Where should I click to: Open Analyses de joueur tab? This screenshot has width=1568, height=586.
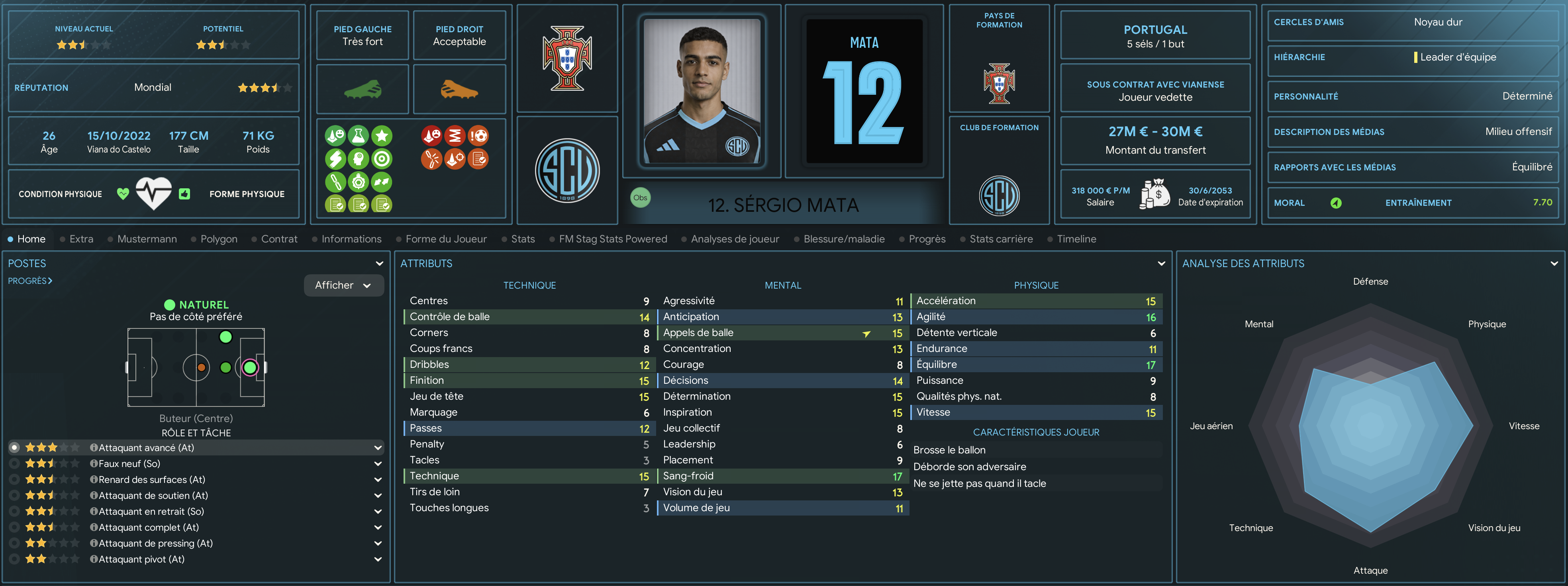point(735,239)
